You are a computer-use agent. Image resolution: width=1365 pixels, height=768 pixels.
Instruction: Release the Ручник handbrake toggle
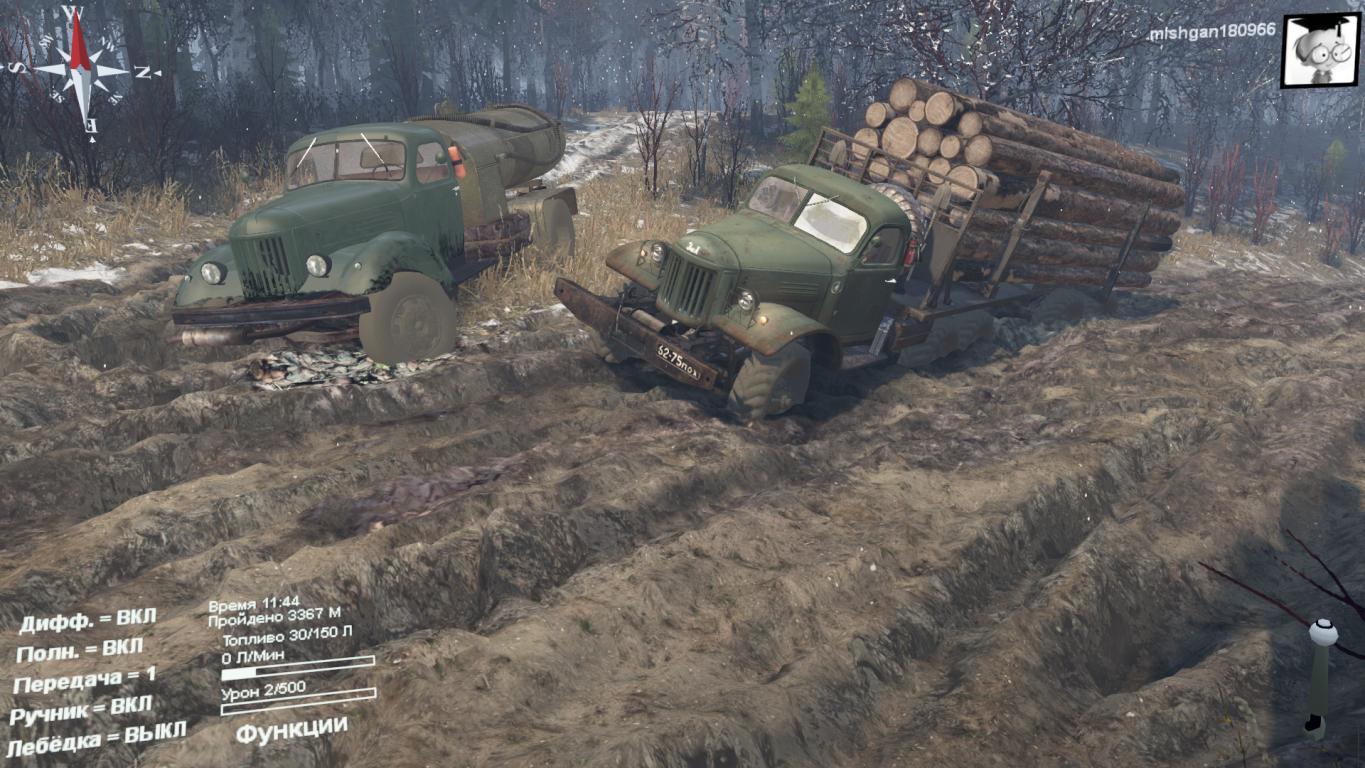[81, 711]
